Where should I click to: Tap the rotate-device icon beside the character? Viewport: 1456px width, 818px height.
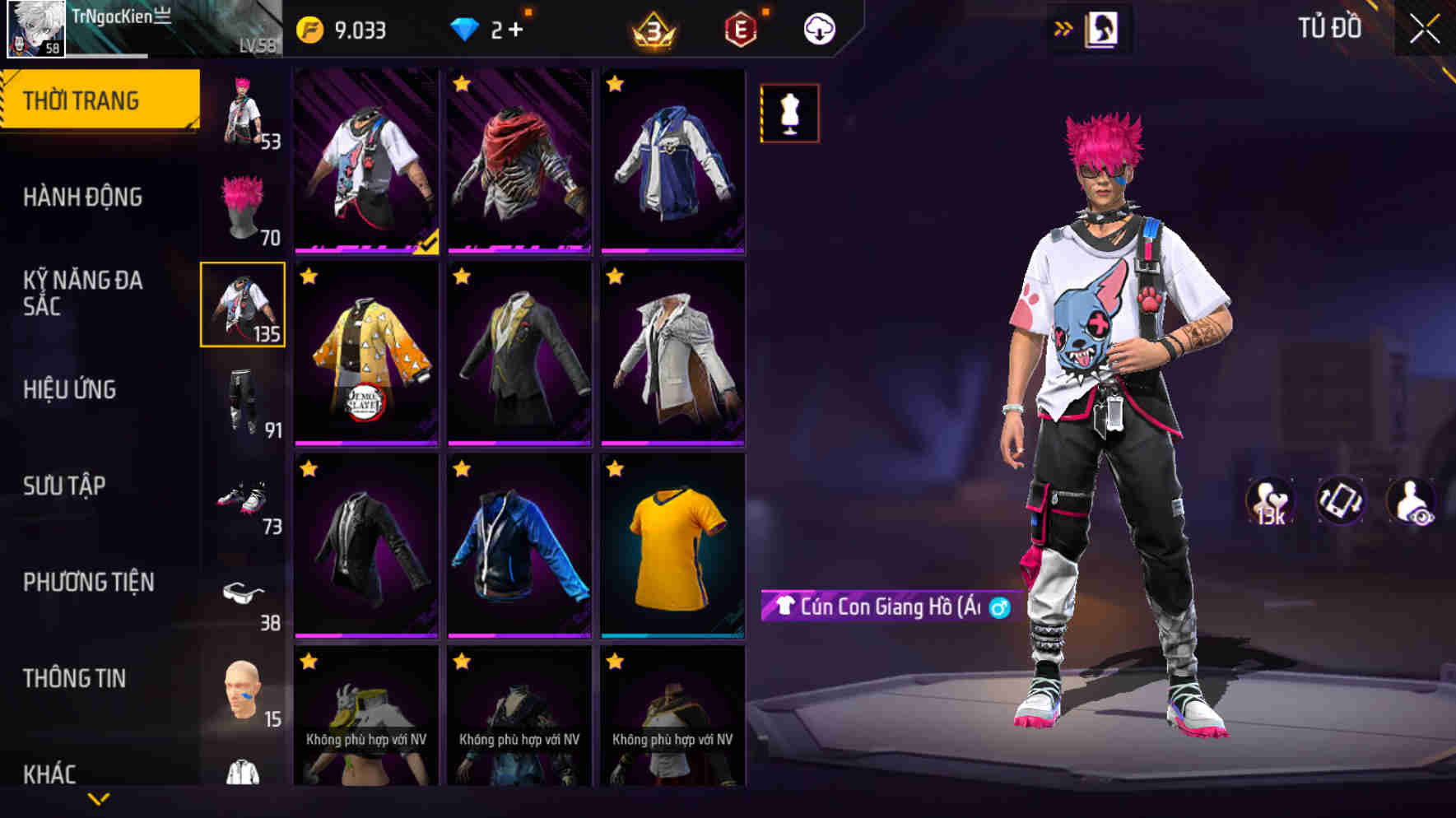point(1340,500)
